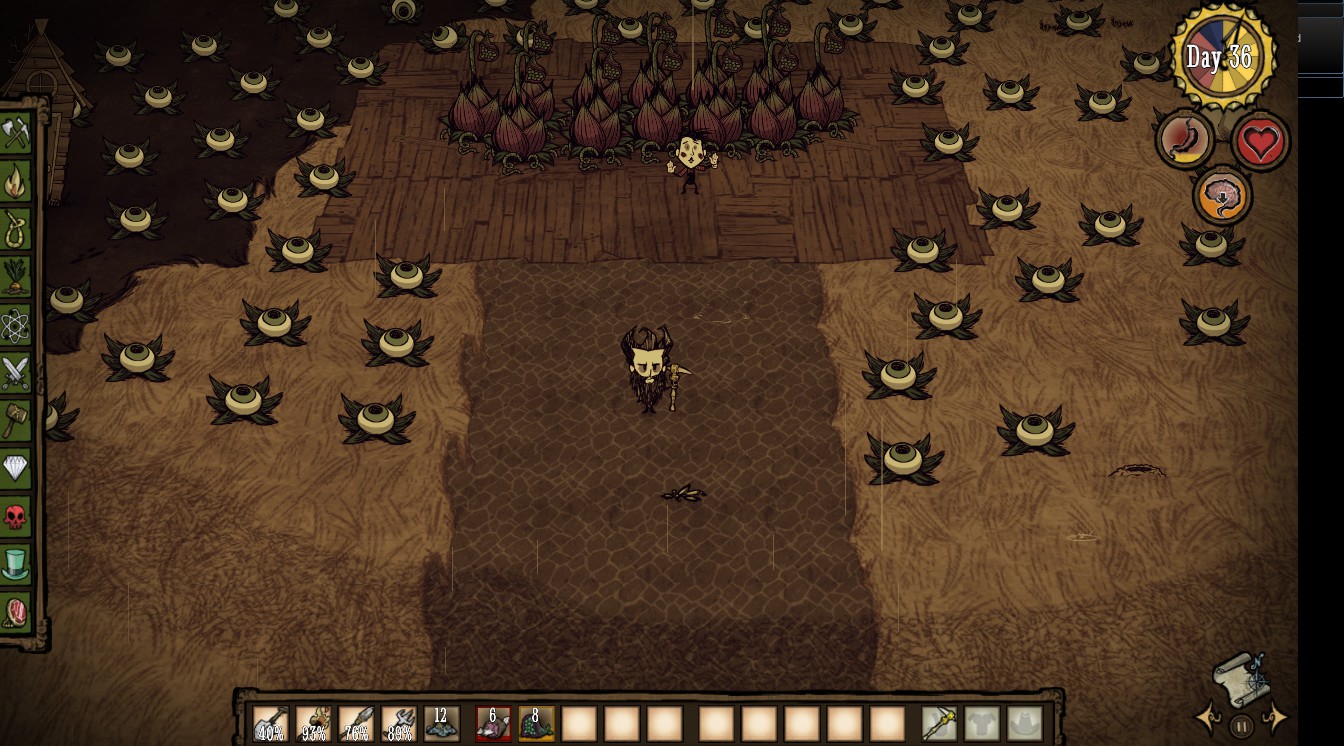
Task: Open the Dress top hat tab
Action: [x=16, y=564]
